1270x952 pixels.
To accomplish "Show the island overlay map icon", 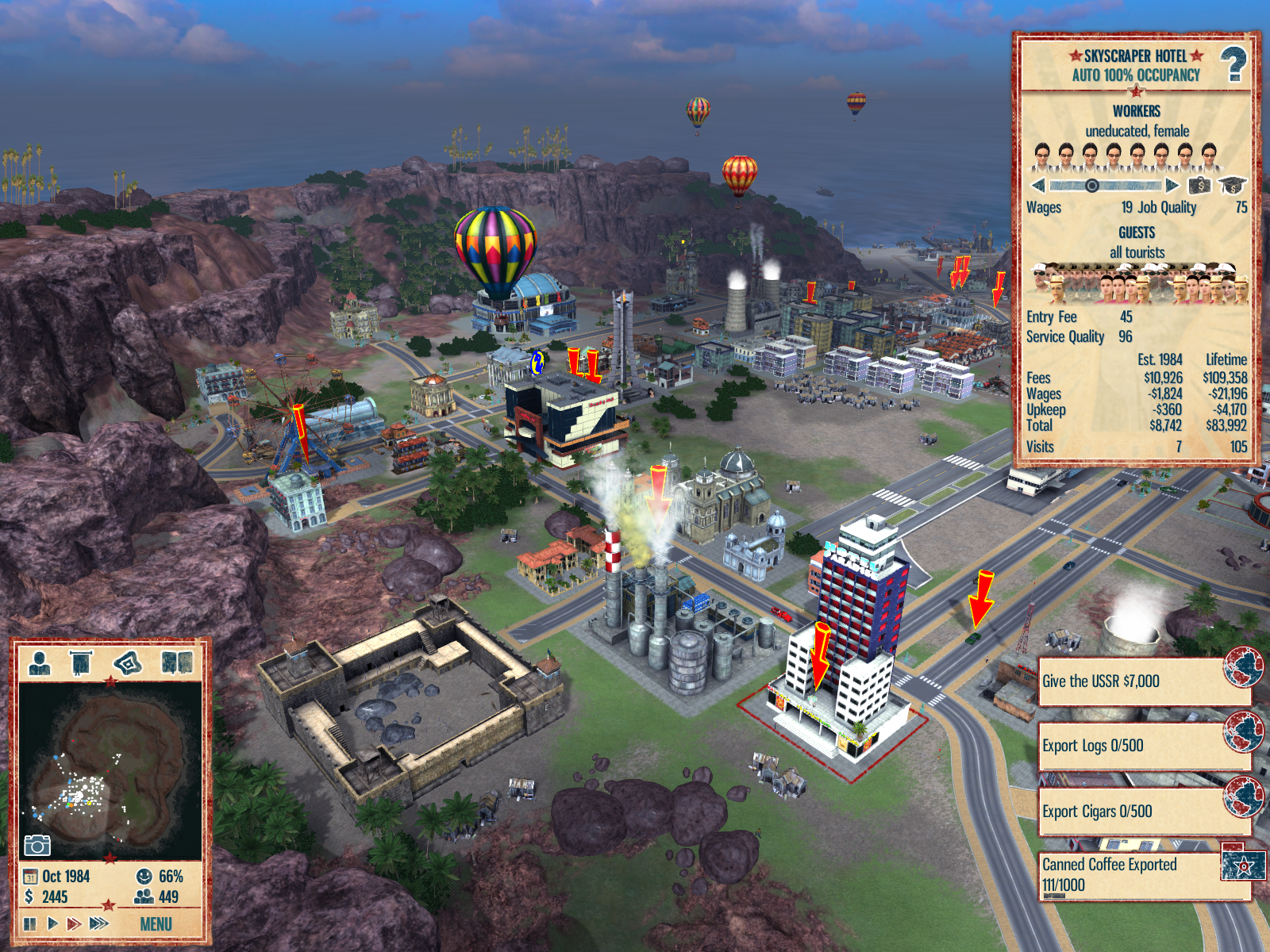I will coord(129,662).
